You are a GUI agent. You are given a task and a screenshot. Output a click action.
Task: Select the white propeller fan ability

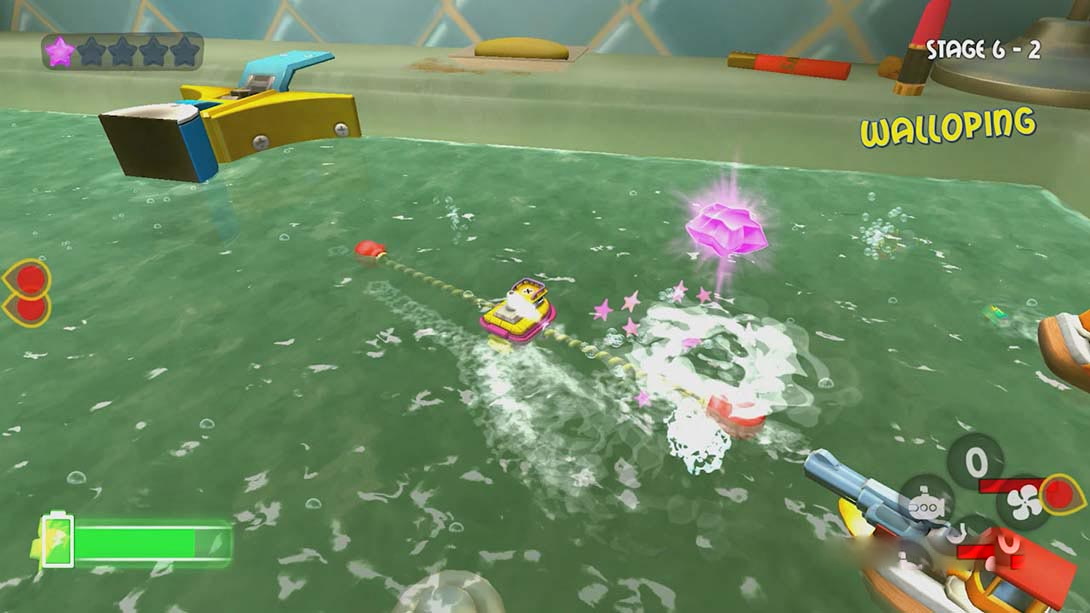pos(1022,502)
